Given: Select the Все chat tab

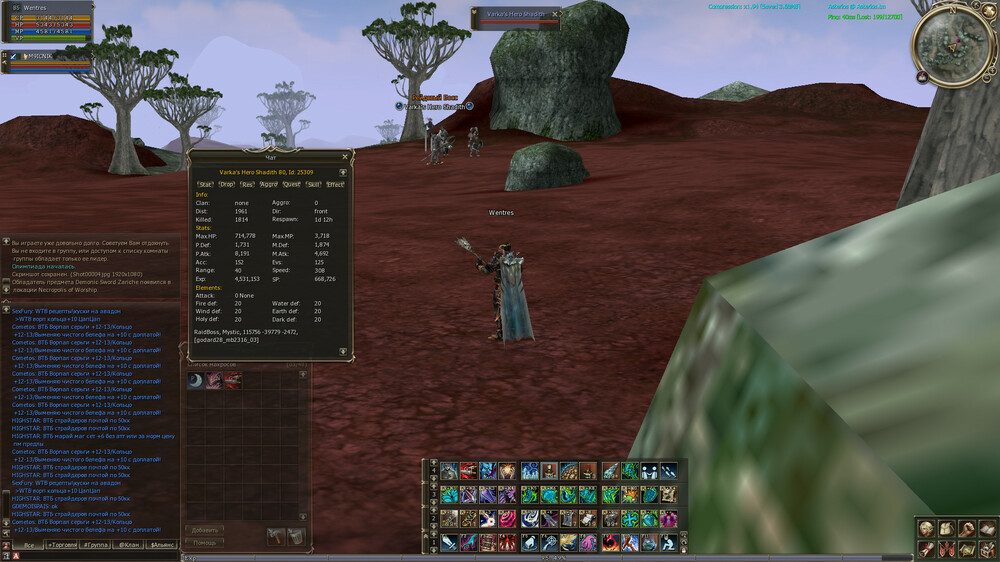Looking at the screenshot, I should (30, 545).
